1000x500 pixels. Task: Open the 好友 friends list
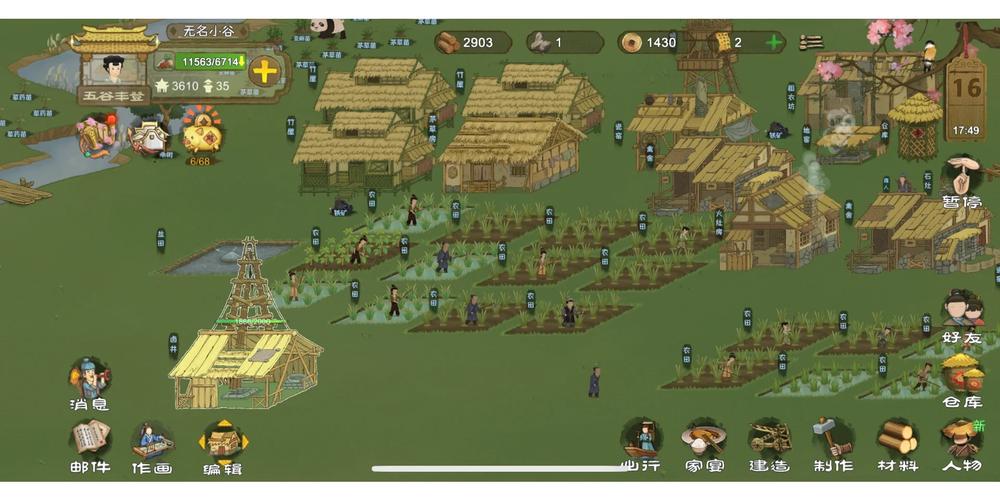962,314
